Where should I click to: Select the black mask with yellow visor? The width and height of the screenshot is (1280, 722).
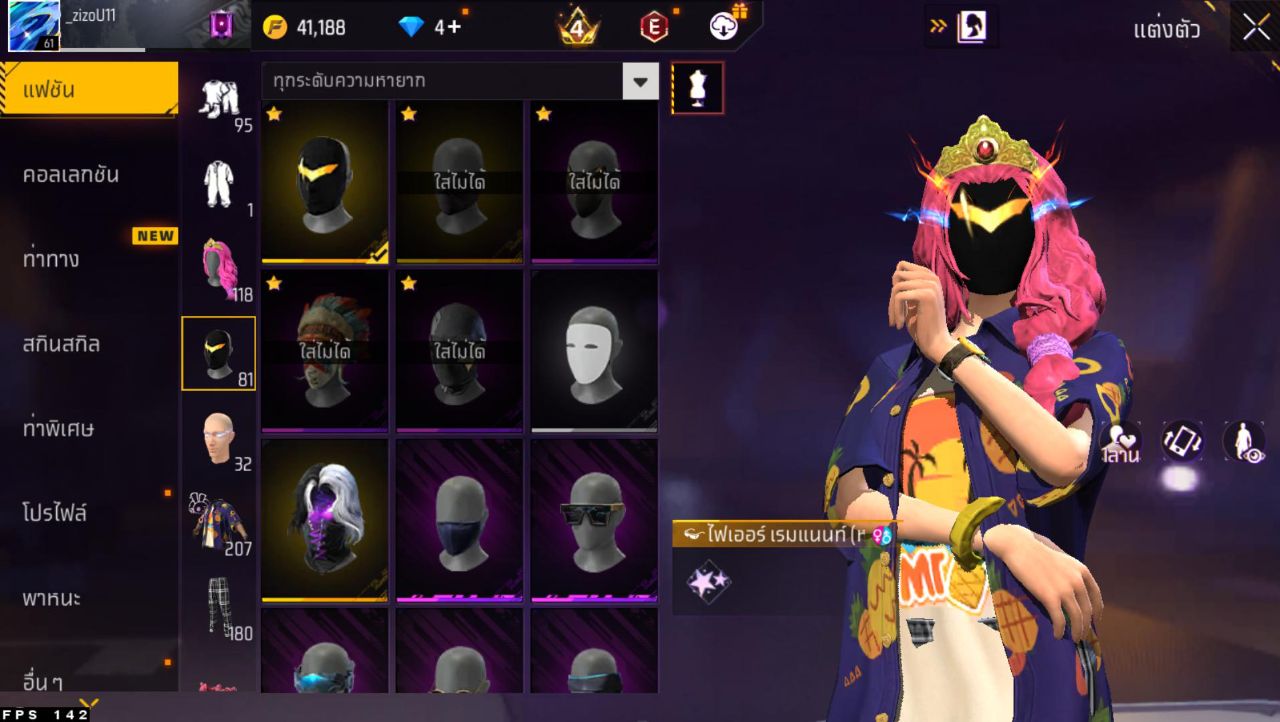[325, 182]
